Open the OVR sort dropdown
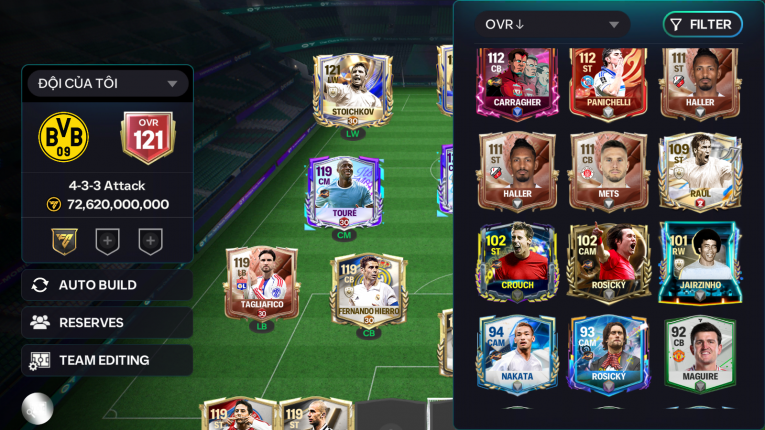 [x=552, y=25]
